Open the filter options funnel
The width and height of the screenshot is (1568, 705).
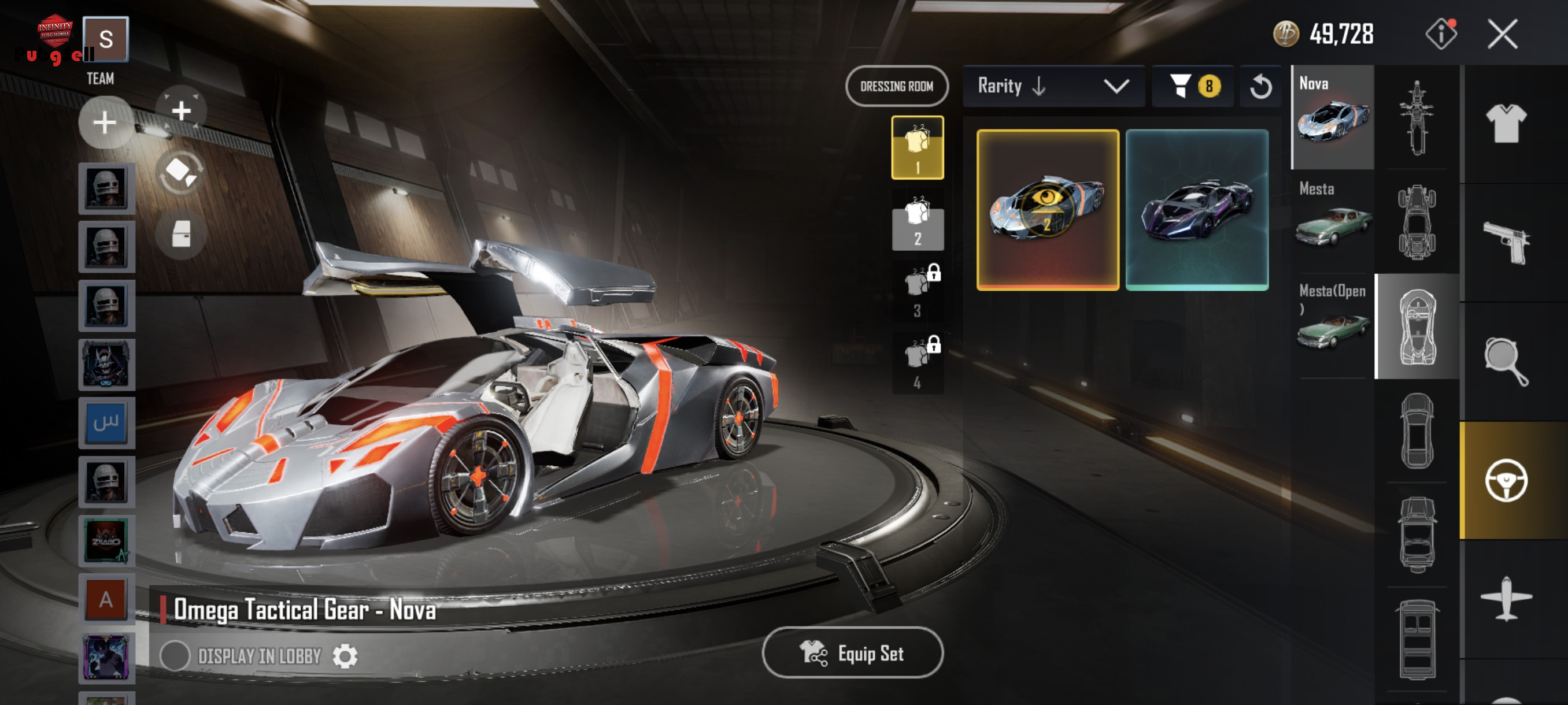click(x=1192, y=86)
